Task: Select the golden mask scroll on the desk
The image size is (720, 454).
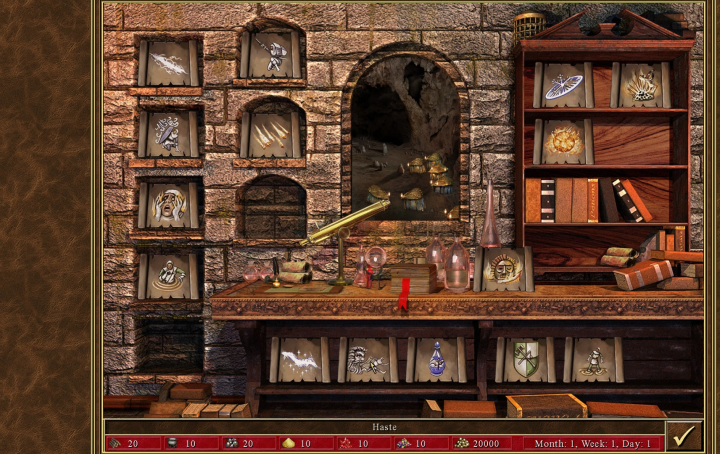Action: pyautogui.click(x=503, y=269)
